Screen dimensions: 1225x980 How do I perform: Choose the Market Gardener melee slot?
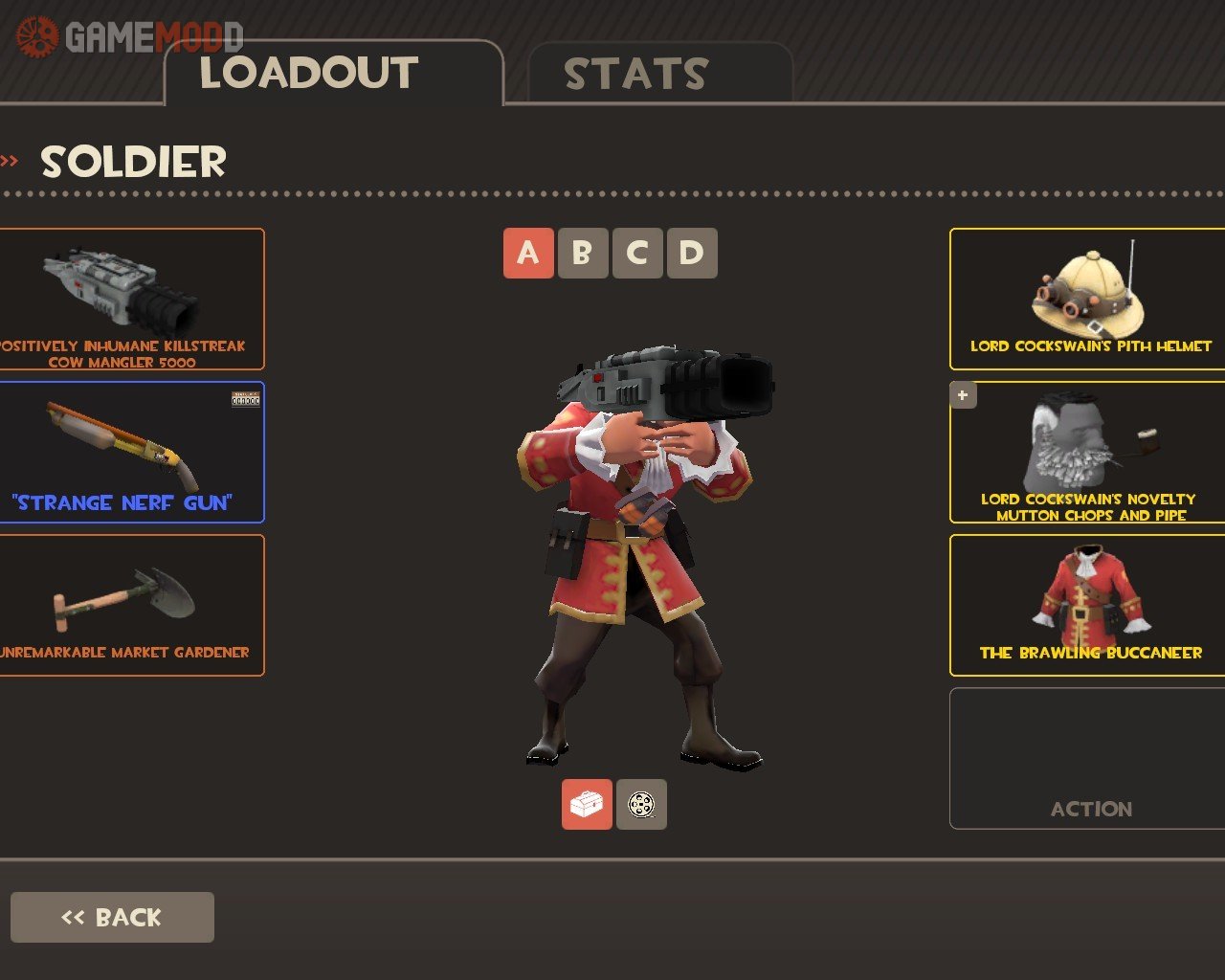(130, 605)
